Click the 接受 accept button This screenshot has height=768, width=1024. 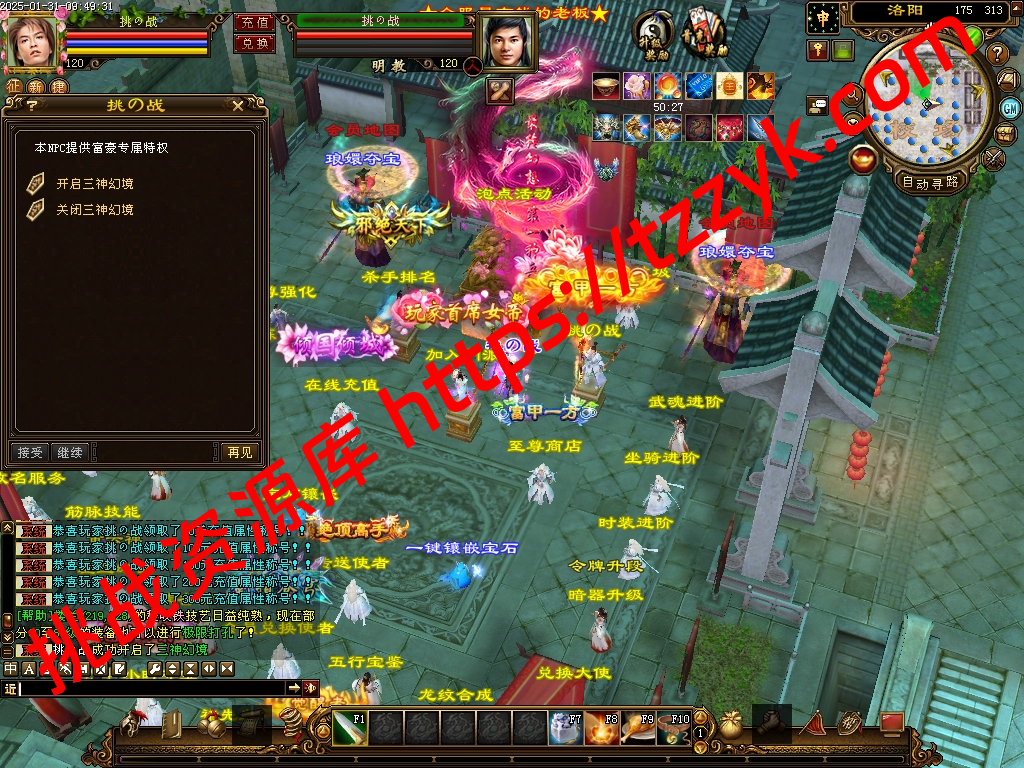pos(30,452)
